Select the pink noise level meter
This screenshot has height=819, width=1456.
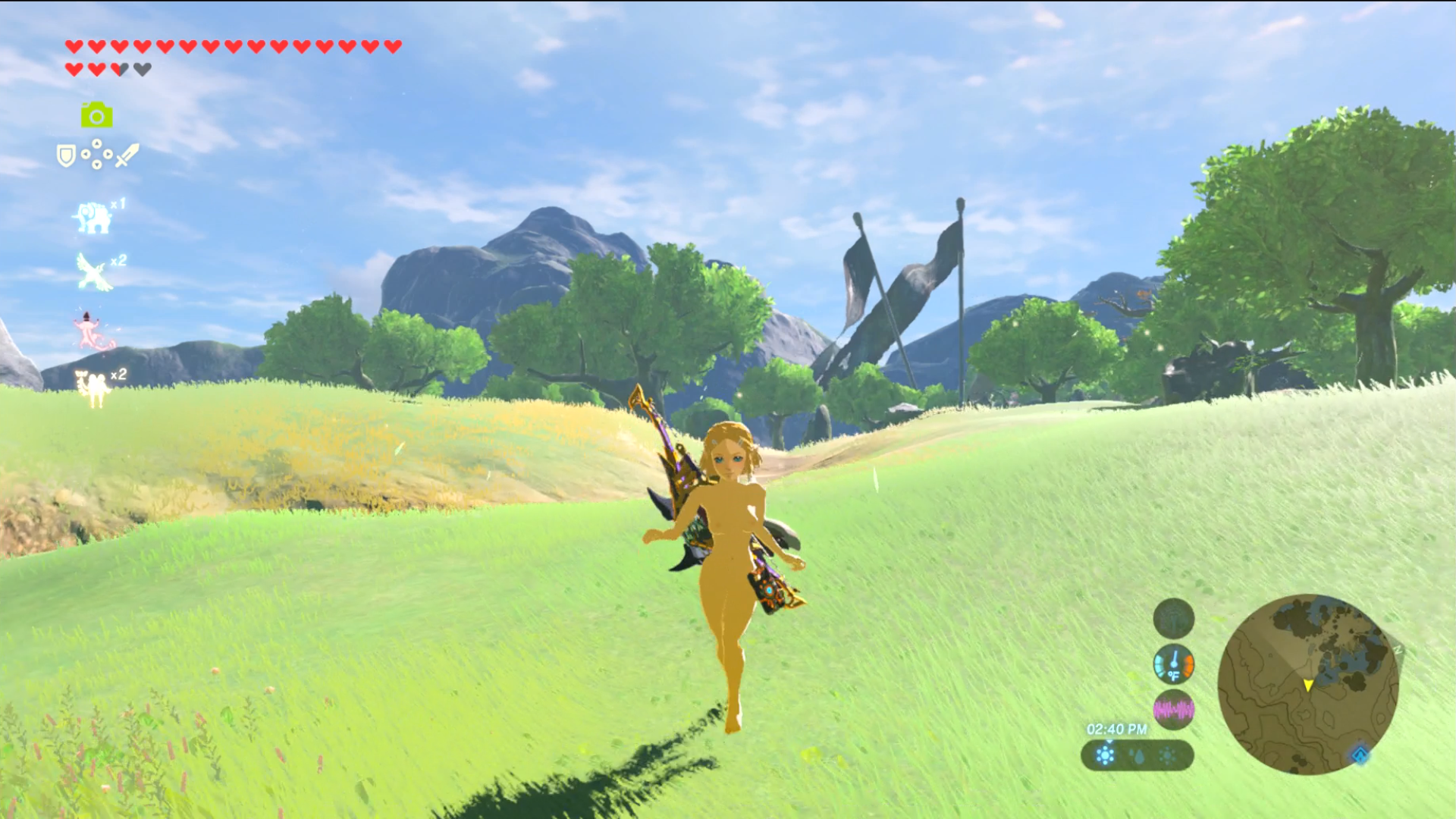tap(1174, 709)
